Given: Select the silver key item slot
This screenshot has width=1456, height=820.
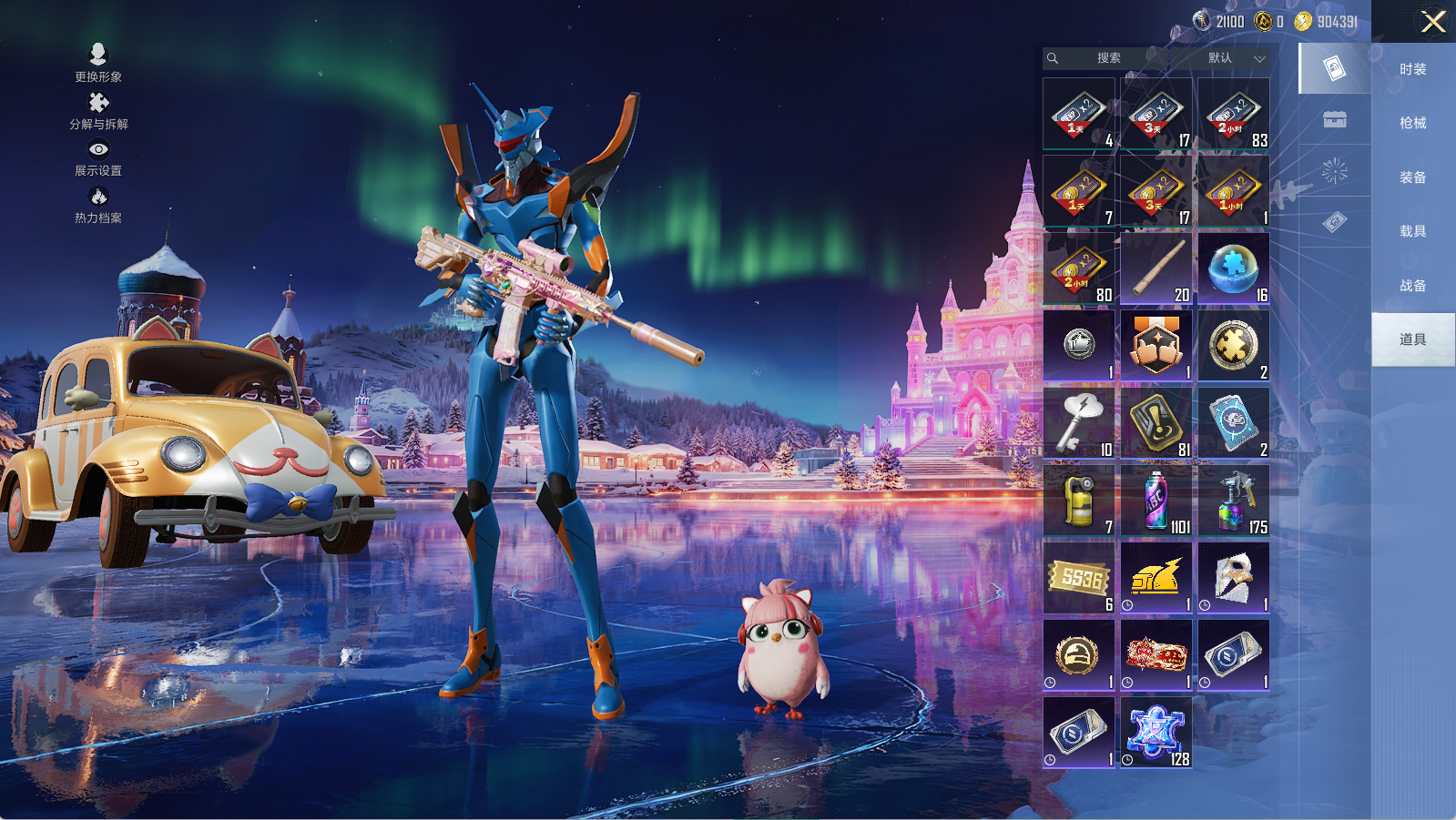Looking at the screenshot, I should tap(1079, 423).
